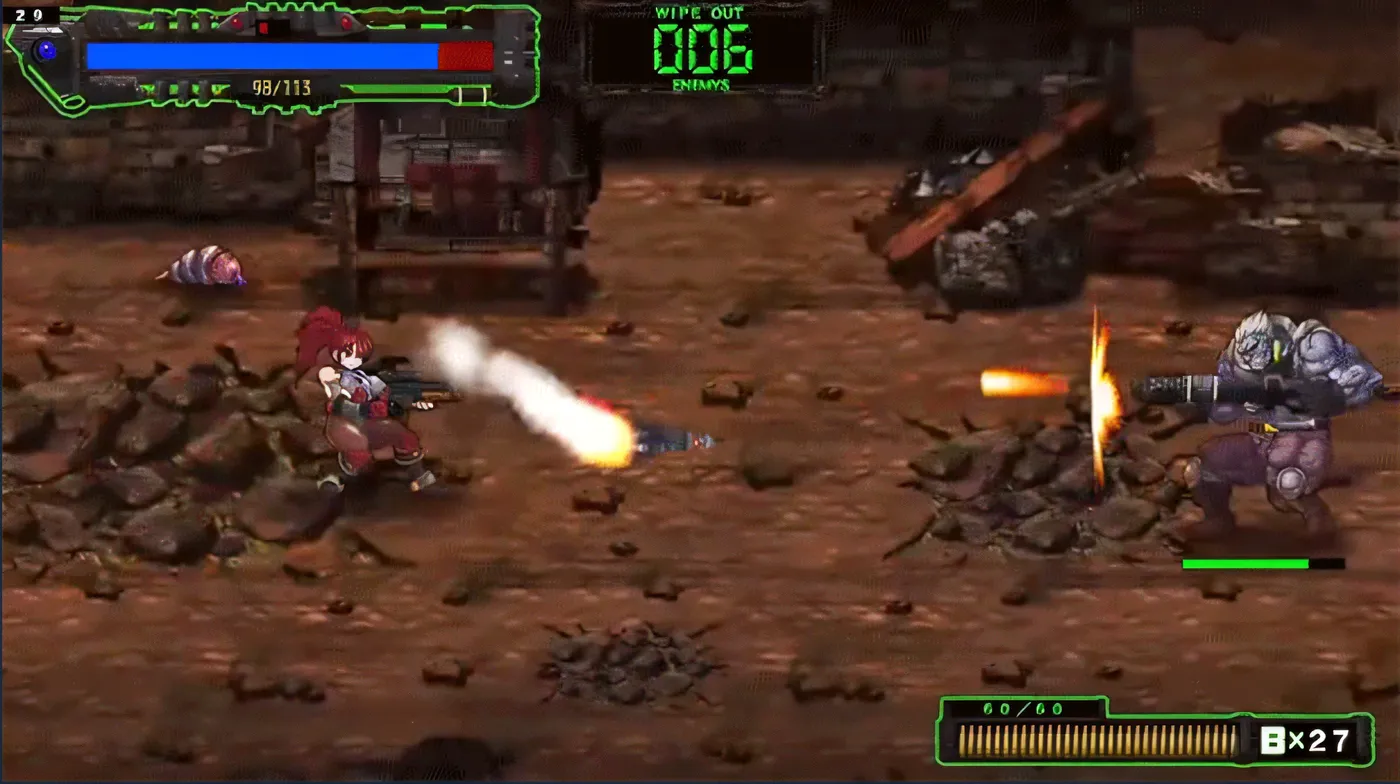Click the red toggle switch atop the HUD
Screen dimensions: 1400x784
click(265, 27)
